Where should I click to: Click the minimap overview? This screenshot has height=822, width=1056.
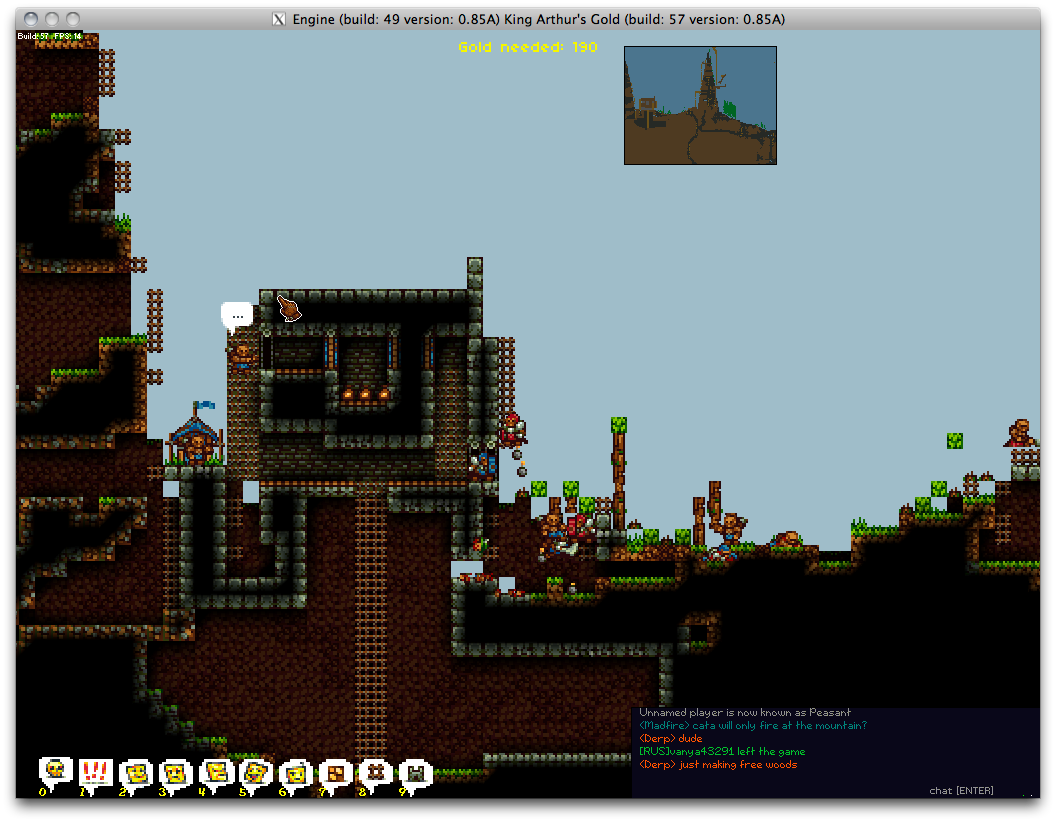pos(700,105)
